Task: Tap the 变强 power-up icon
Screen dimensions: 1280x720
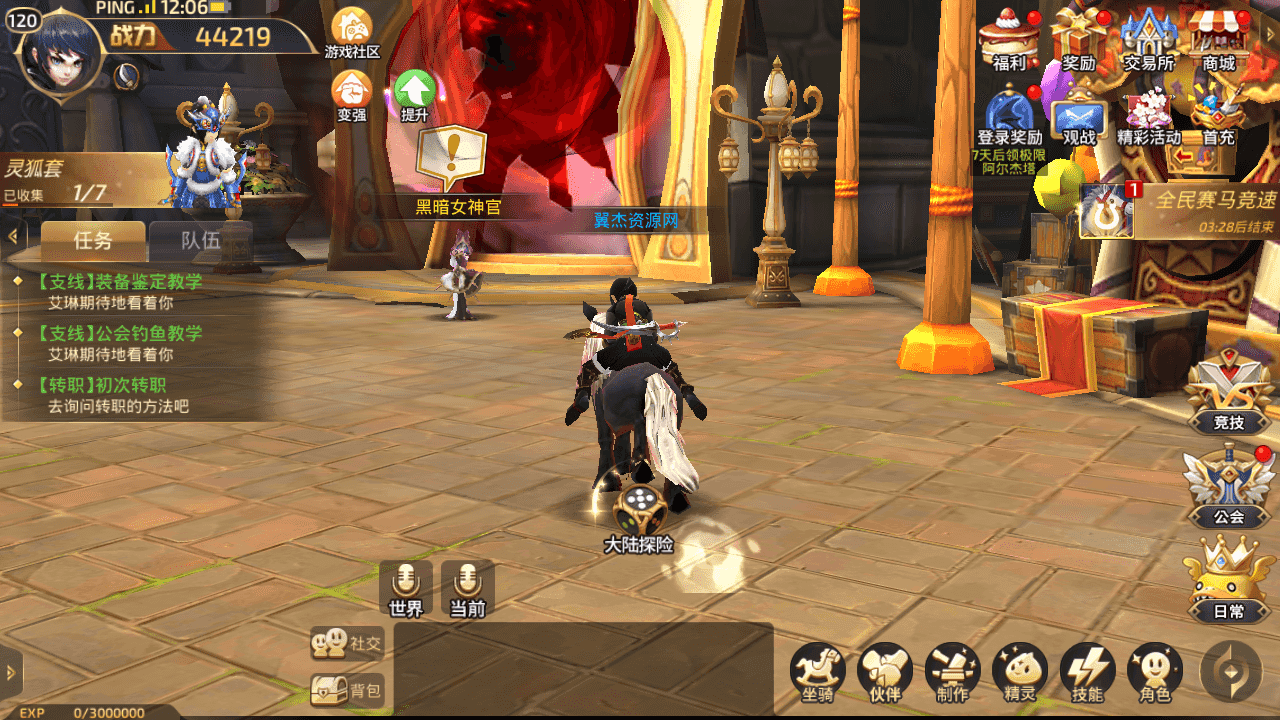Action: click(x=351, y=93)
